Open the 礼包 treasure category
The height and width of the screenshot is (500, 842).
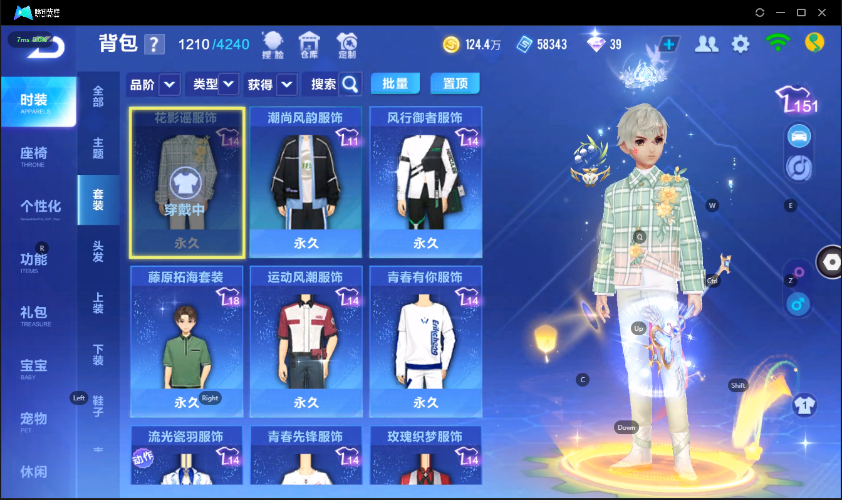coord(36,314)
